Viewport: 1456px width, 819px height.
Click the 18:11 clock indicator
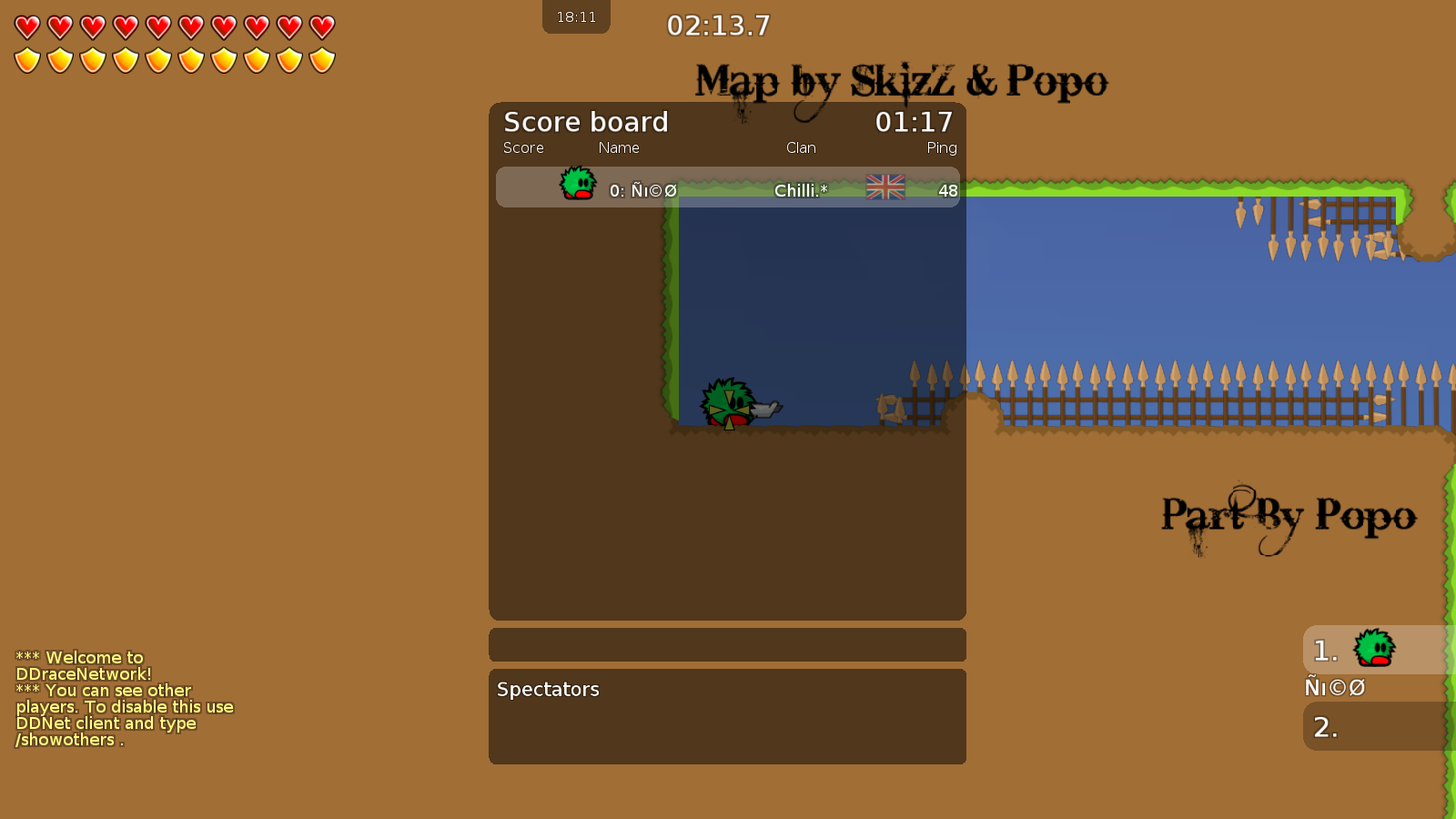[576, 15]
